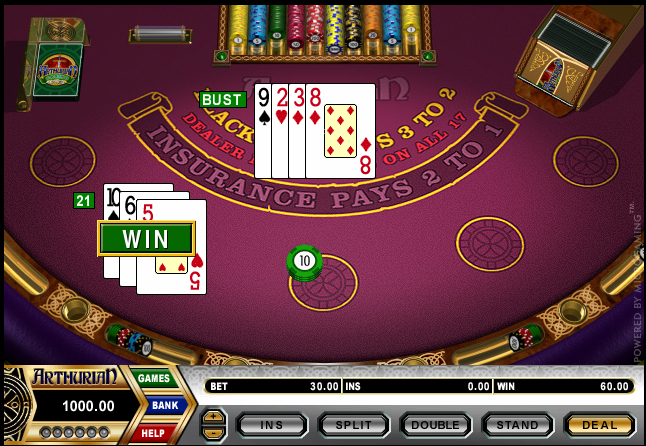Hit the SPLIT button

coord(353,425)
